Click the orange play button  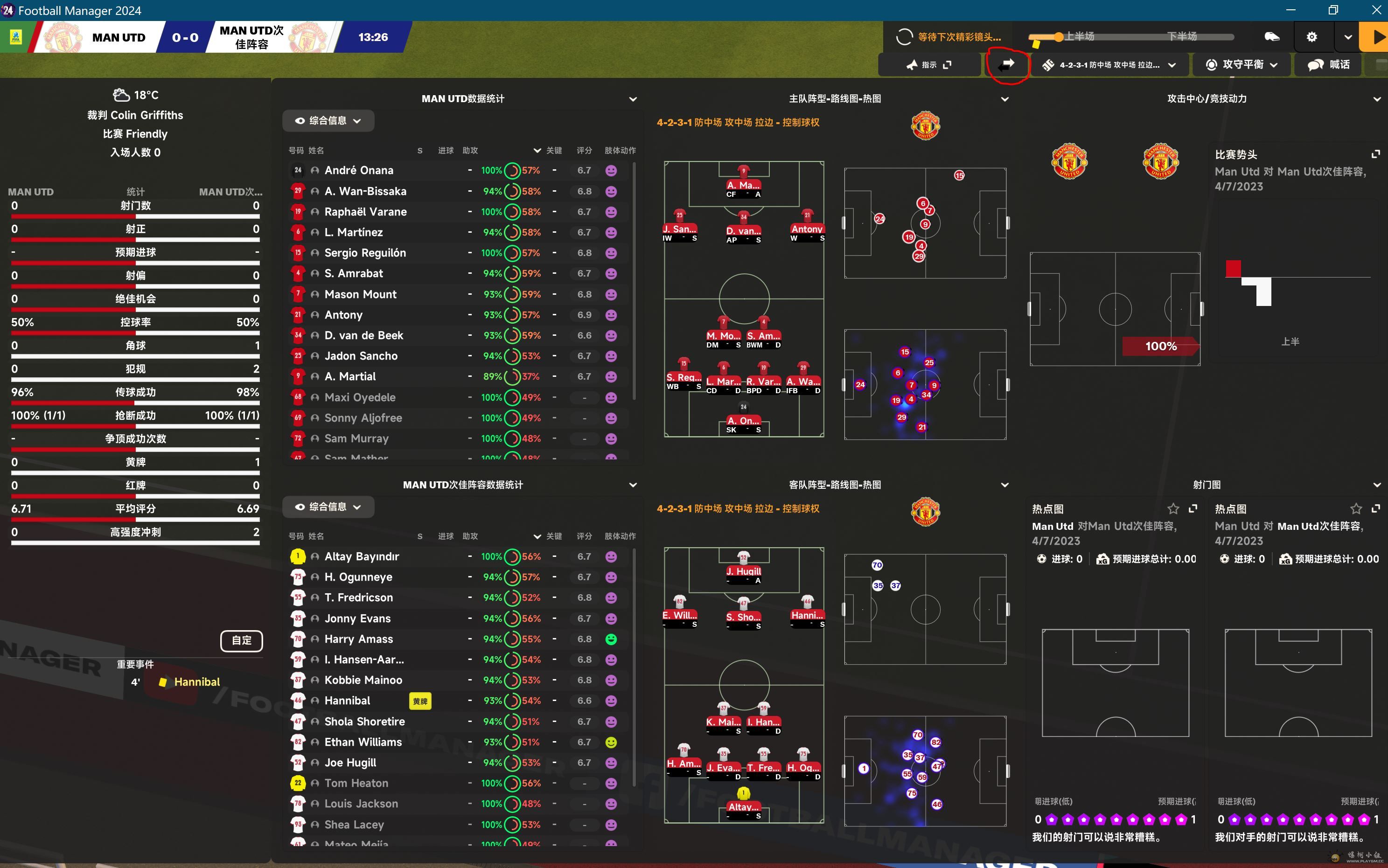(1376, 37)
